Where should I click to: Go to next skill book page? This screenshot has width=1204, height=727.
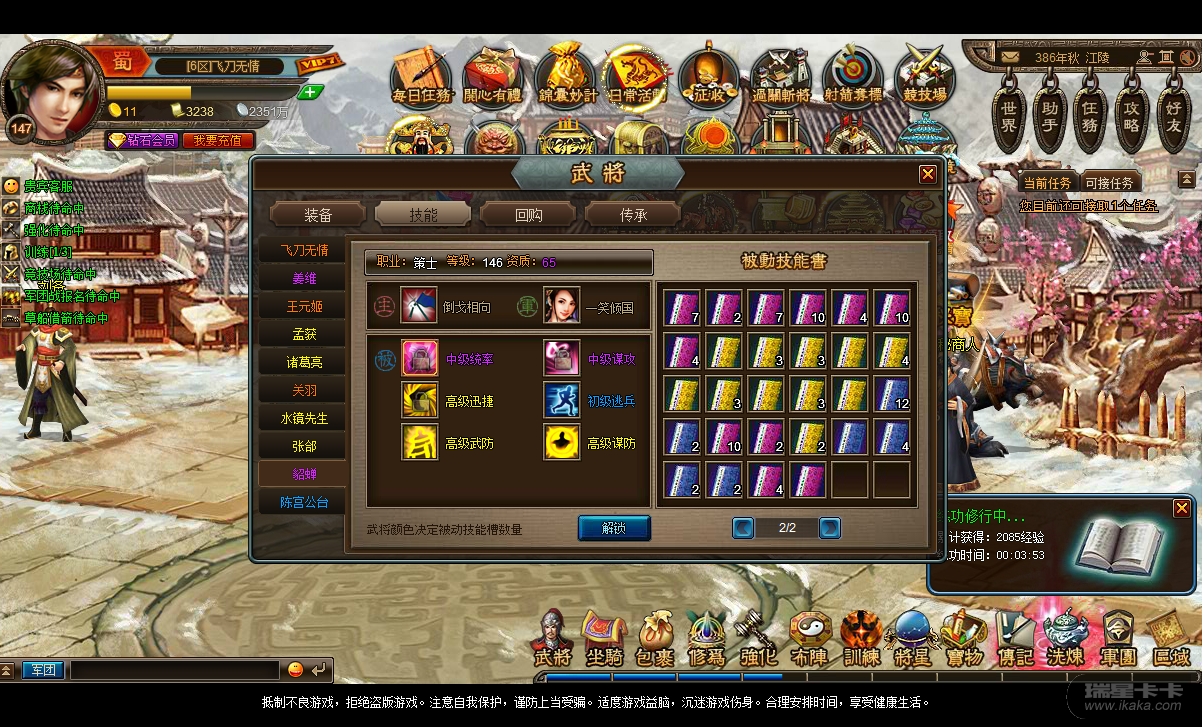(829, 527)
